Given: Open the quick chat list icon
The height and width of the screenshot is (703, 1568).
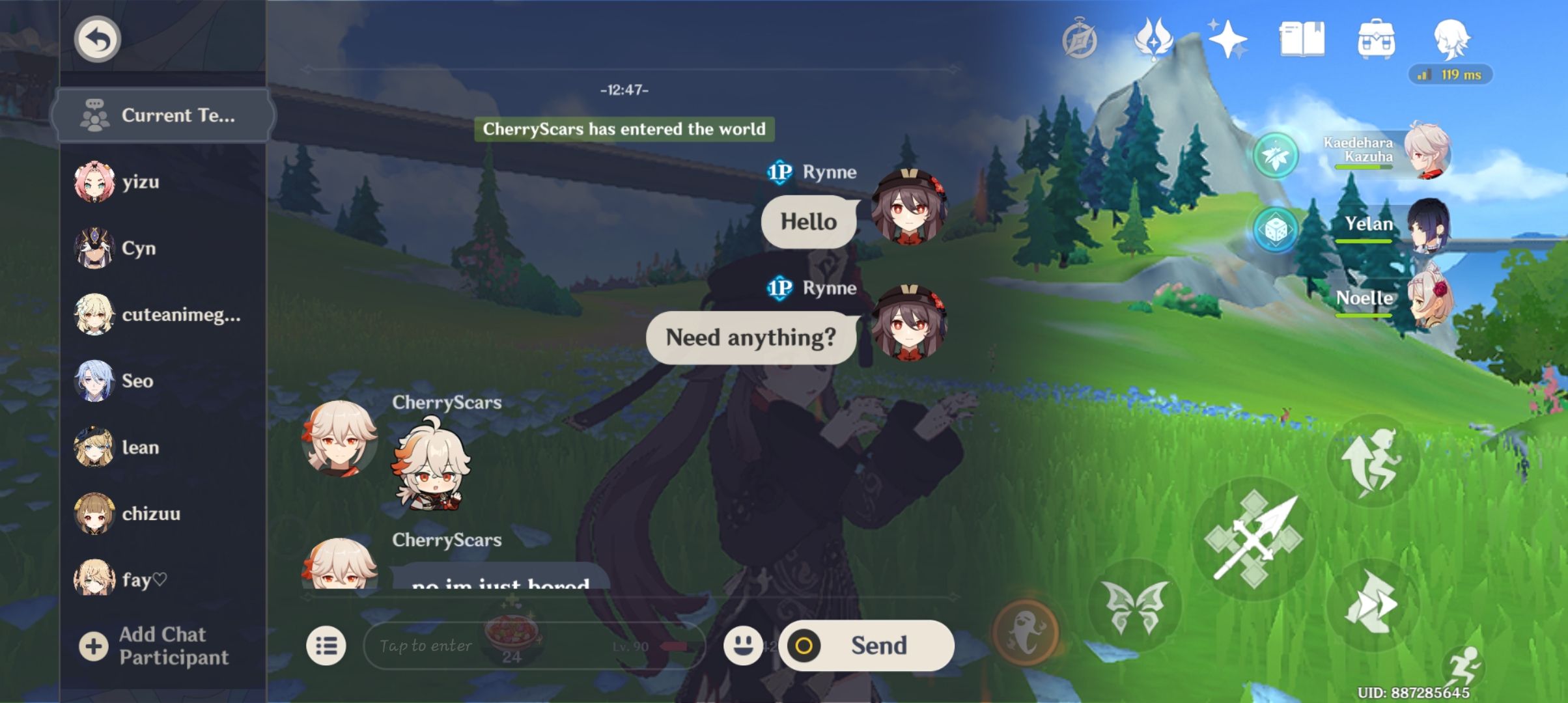Looking at the screenshot, I should point(327,646).
